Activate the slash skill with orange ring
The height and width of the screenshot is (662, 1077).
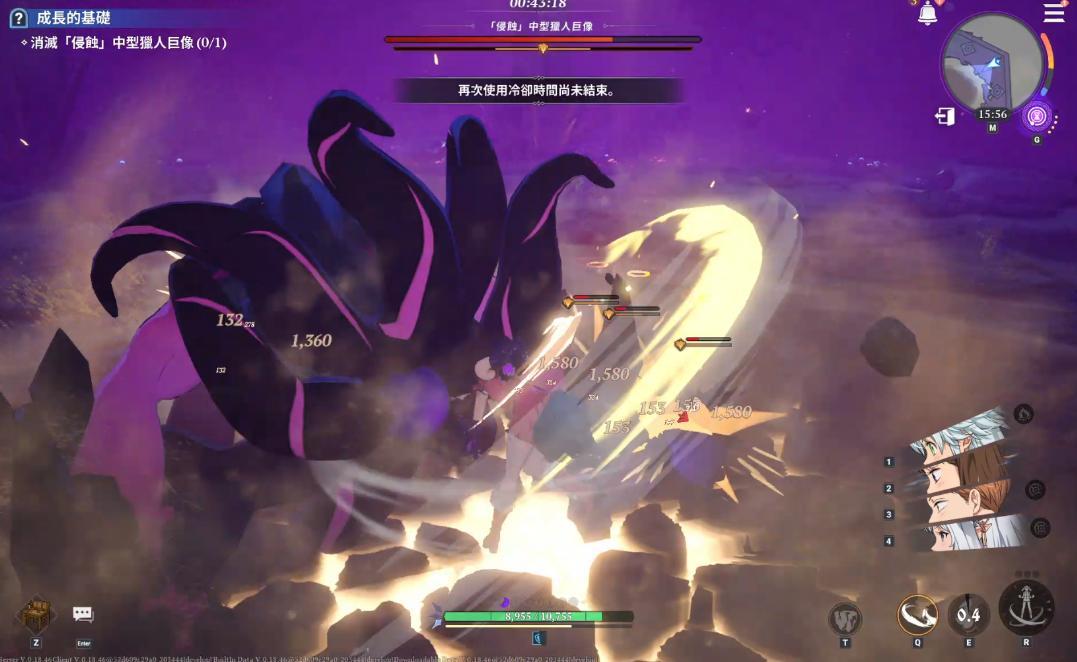(x=917, y=615)
